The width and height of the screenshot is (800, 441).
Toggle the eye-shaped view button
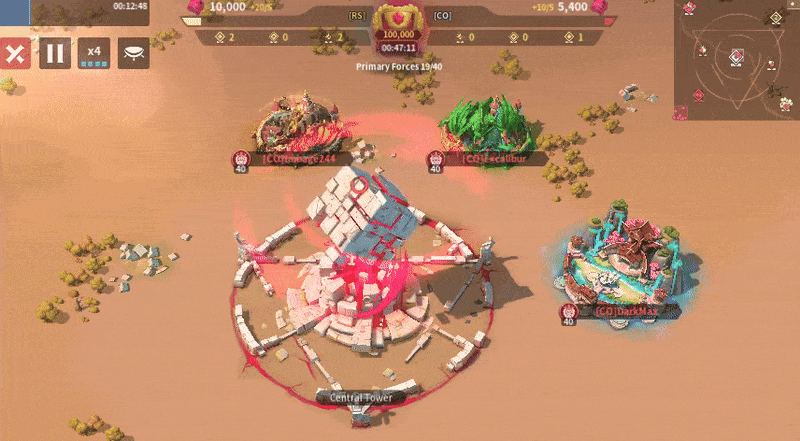point(133,53)
